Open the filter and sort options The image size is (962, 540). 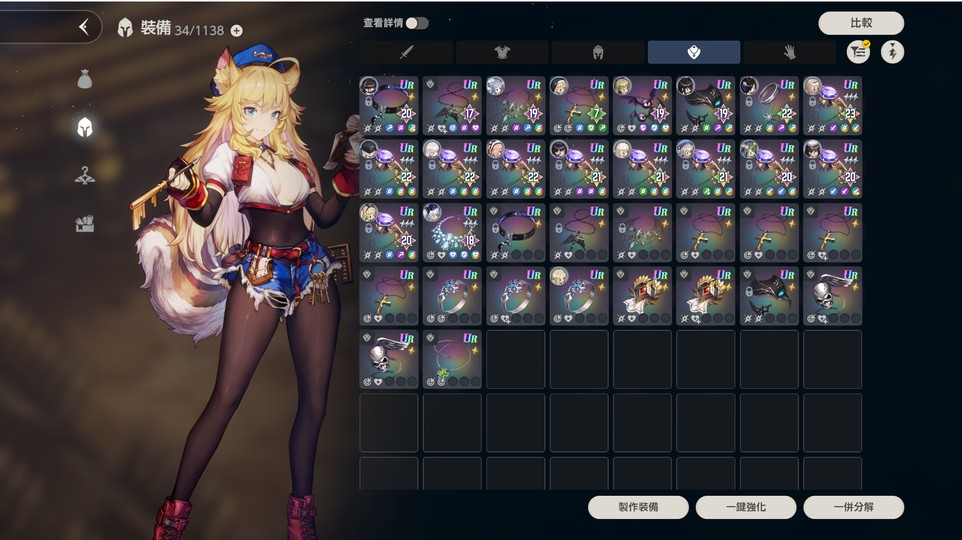click(x=858, y=52)
